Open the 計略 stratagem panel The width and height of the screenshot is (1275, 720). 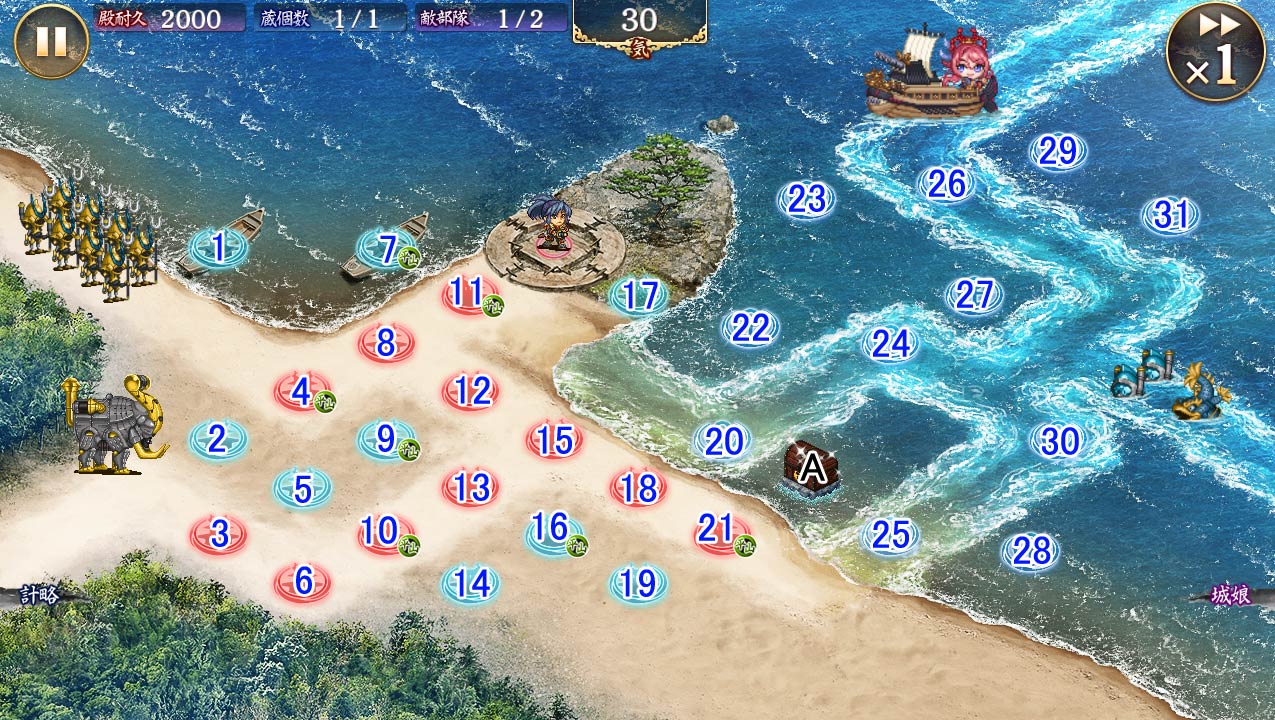40,595
